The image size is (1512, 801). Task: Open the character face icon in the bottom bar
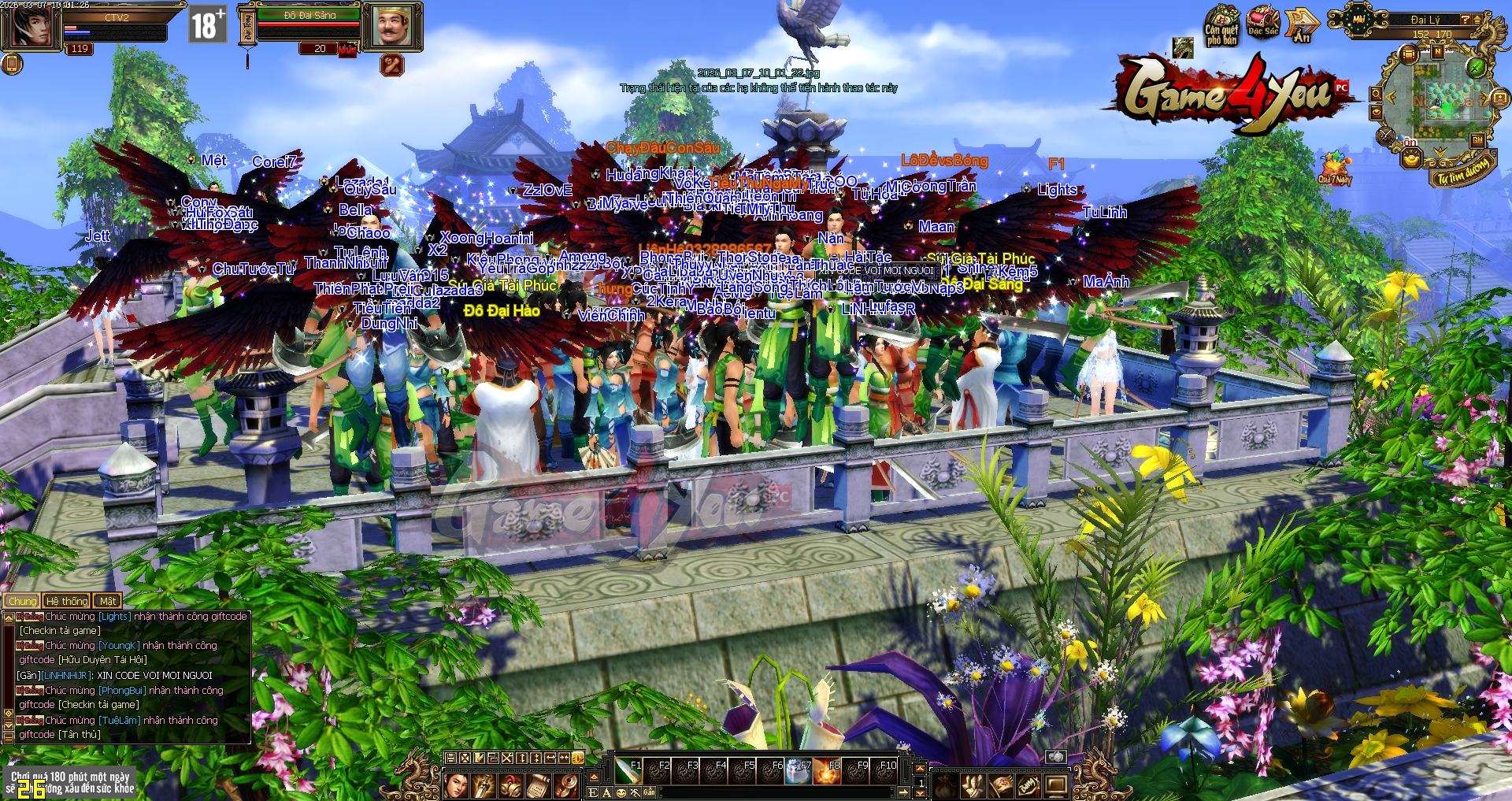pyautogui.click(x=456, y=785)
